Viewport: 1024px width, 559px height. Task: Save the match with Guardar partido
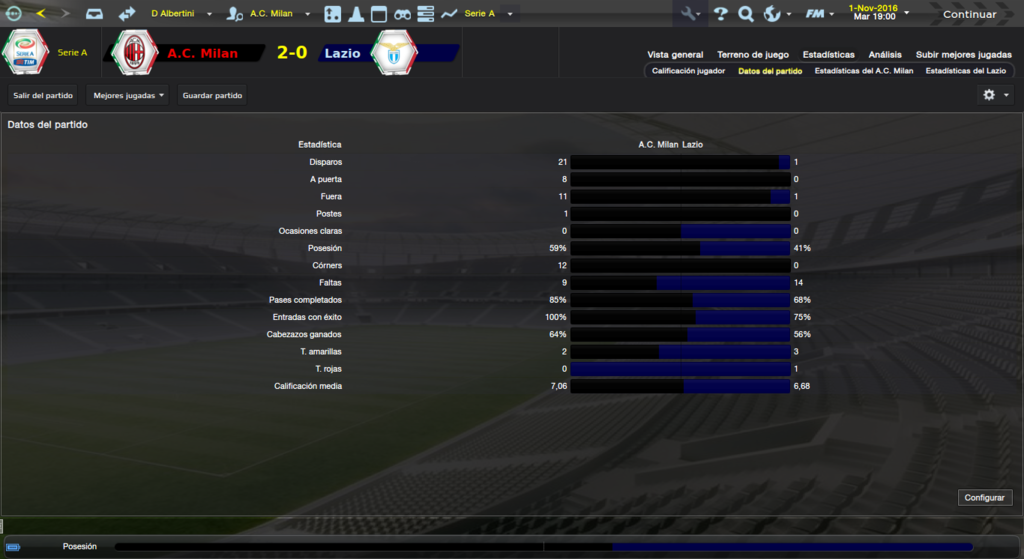click(x=212, y=95)
